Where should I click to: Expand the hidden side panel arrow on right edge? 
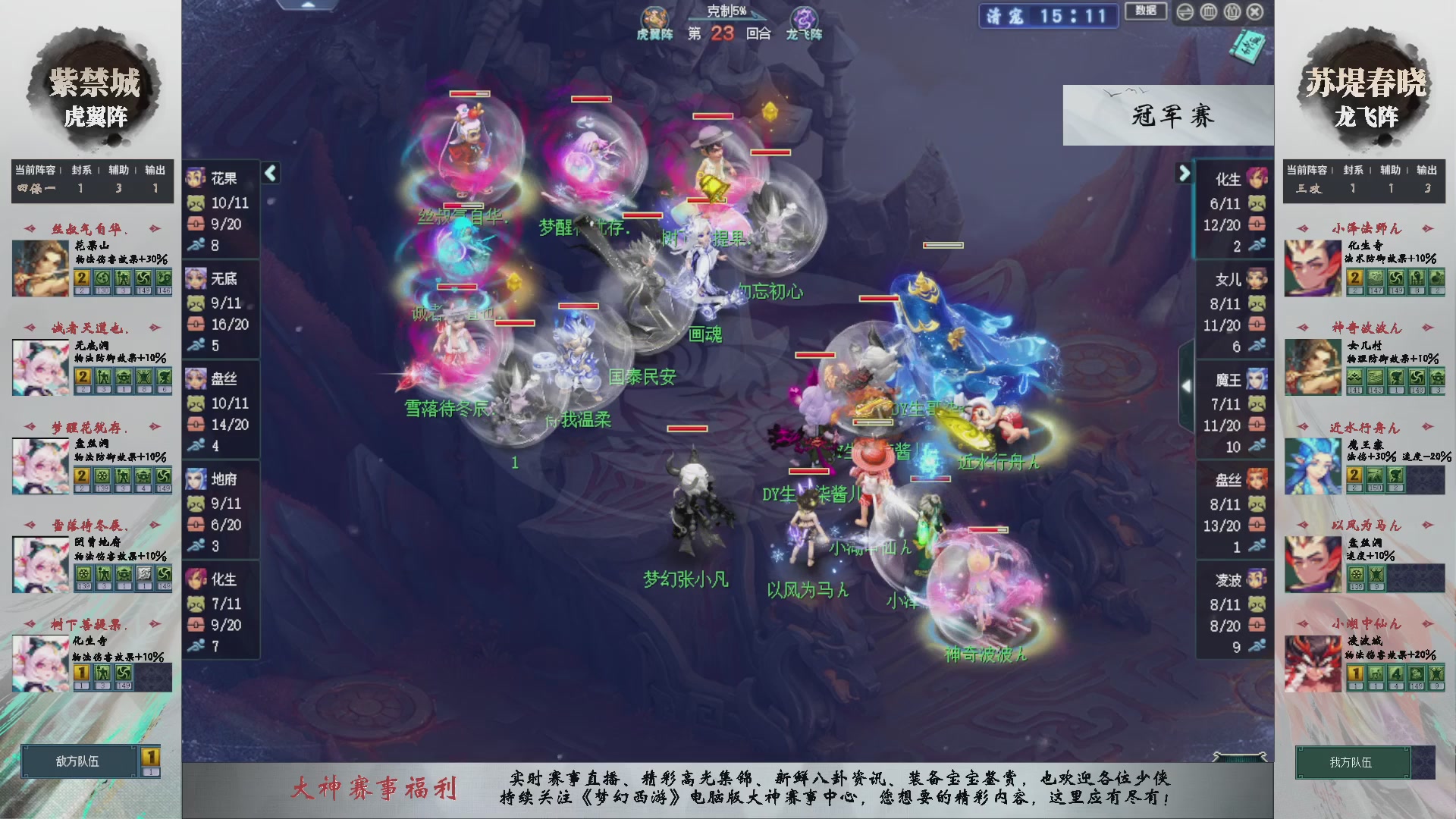1187,385
